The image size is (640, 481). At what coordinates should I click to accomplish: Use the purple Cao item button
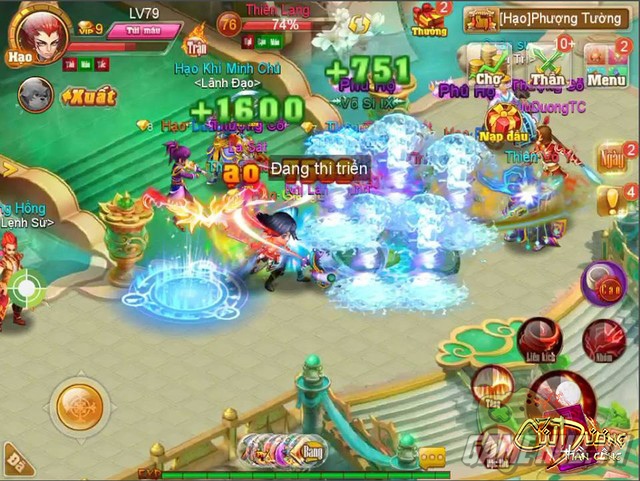point(603,284)
